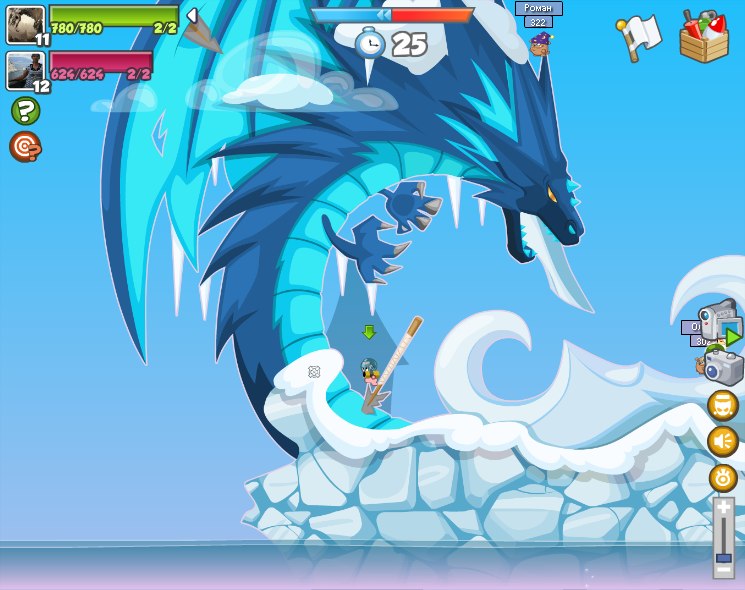Toggle the sound speaker button
The height and width of the screenshot is (590, 745).
(723, 441)
